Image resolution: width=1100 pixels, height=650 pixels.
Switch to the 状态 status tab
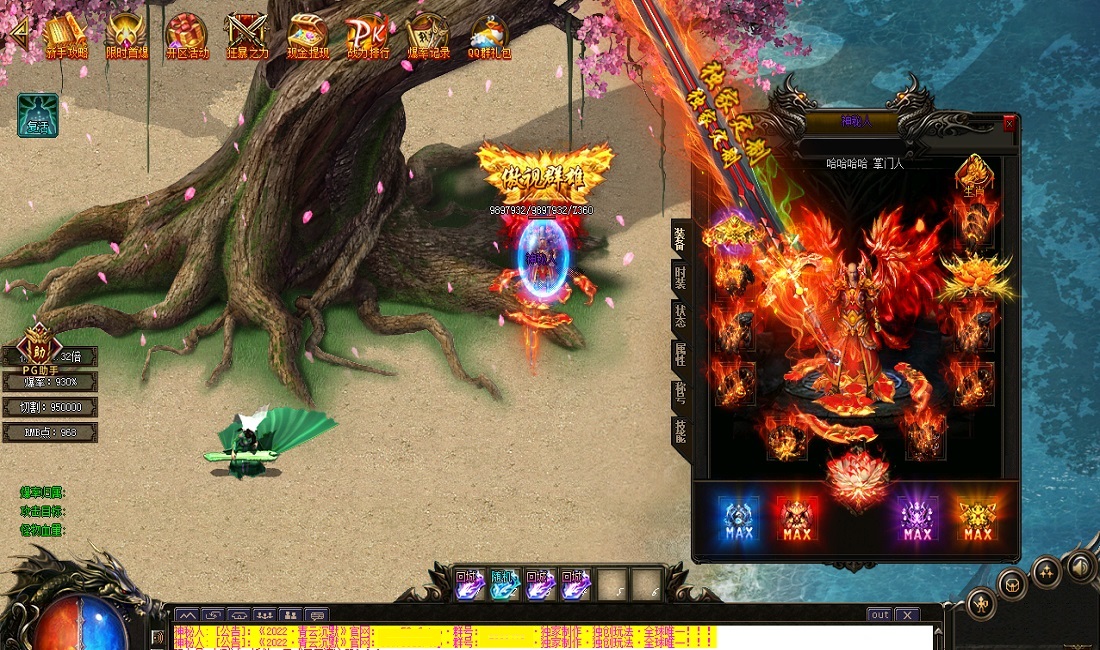coord(680,316)
